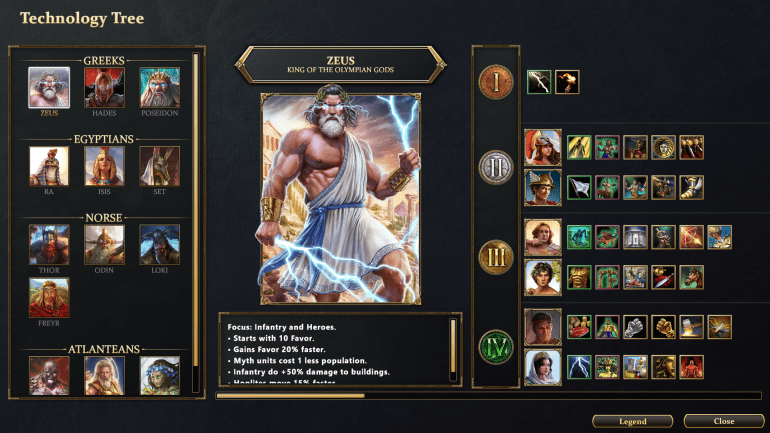The height and width of the screenshot is (433, 770).
Task: Select Loki's portrait
Action: (x=160, y=244)
